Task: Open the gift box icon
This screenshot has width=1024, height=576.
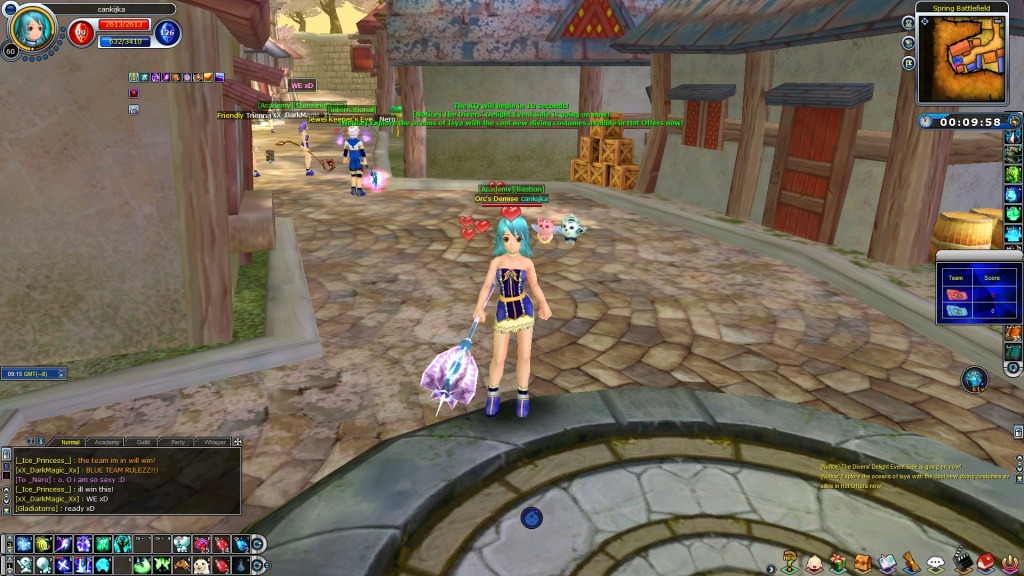Action: point(838,563)
